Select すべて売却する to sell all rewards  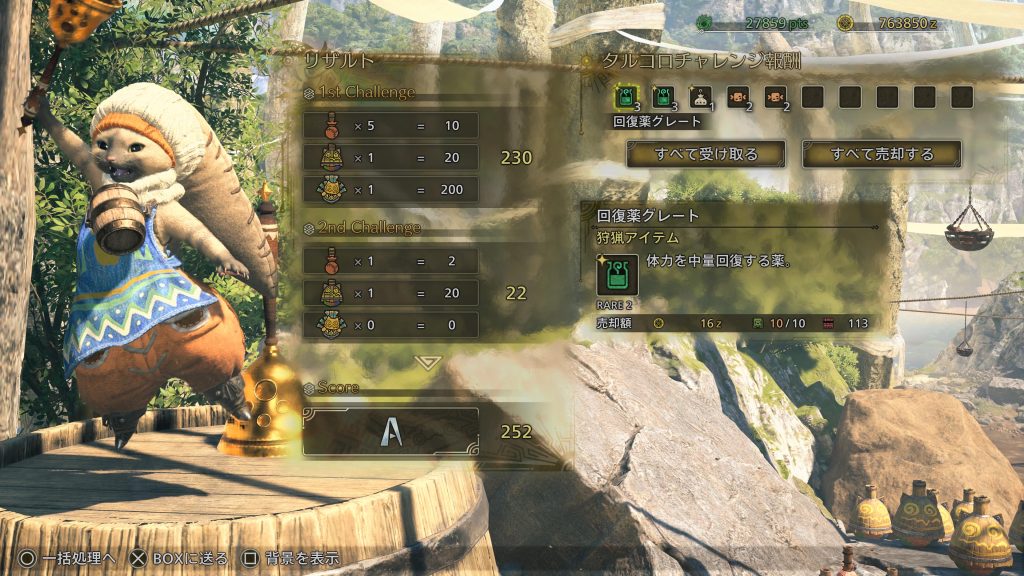(881, 154)
